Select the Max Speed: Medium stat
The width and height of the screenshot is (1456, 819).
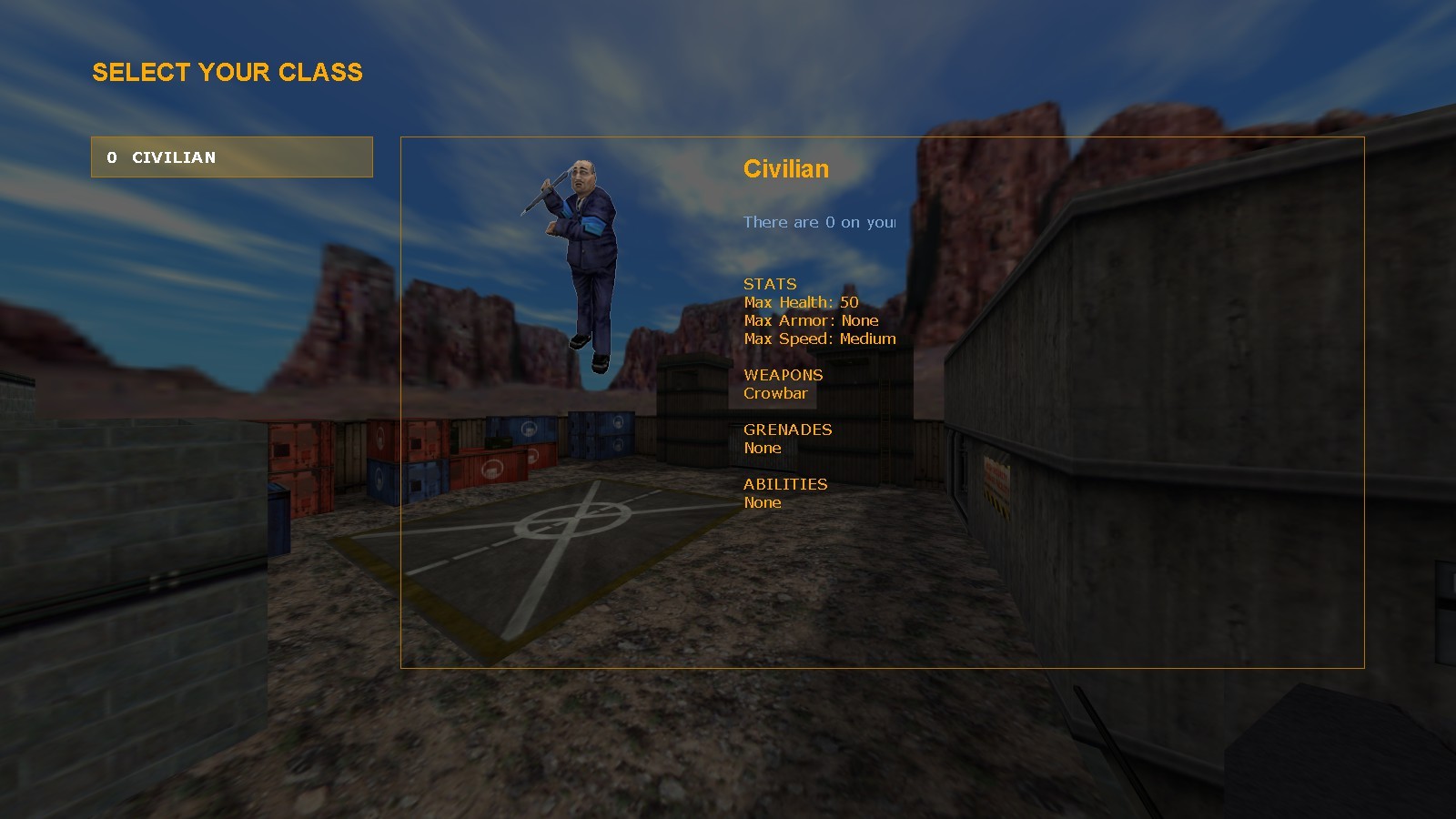tap(818, 339)
